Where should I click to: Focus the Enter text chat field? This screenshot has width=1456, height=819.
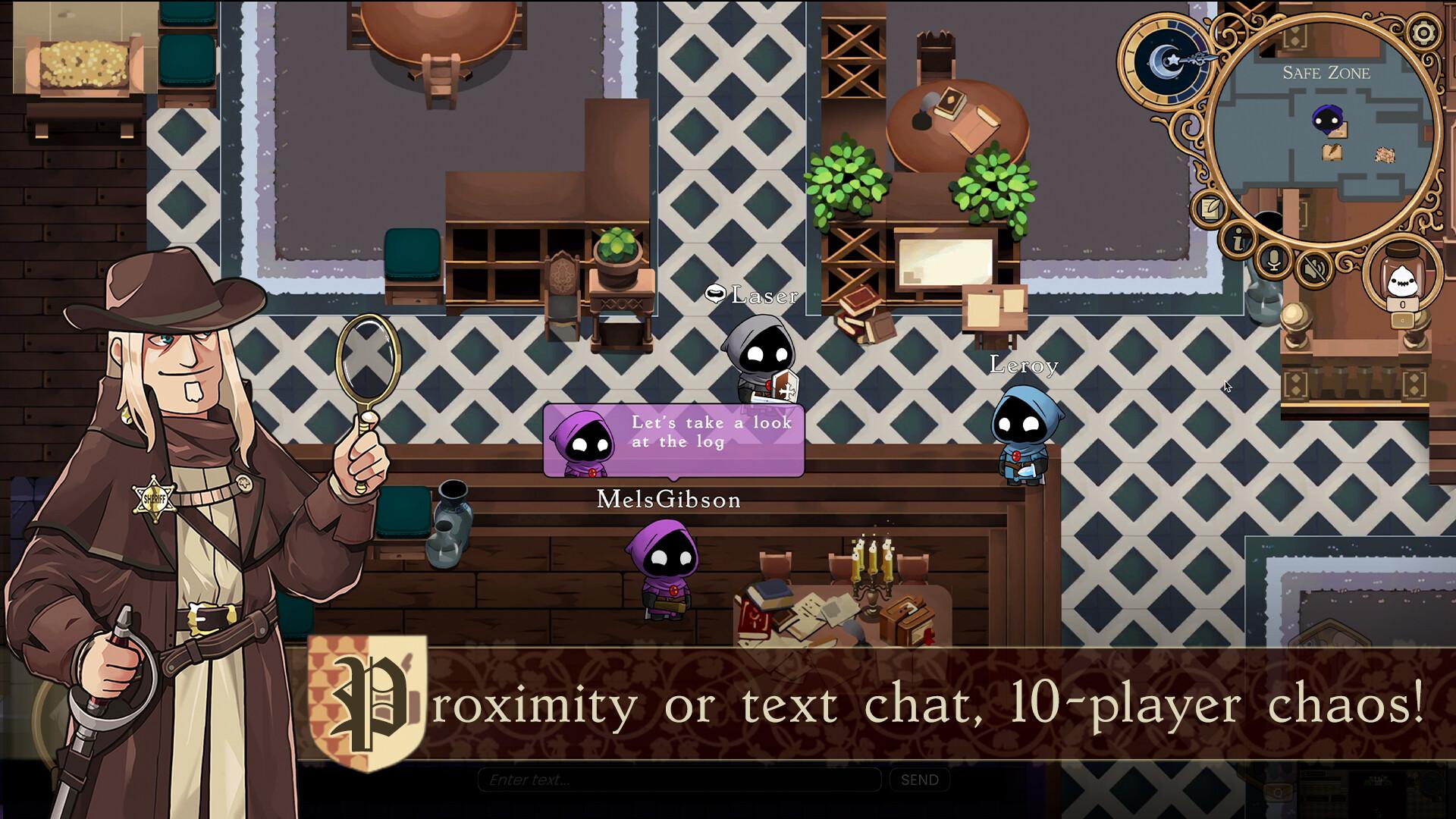679,780
